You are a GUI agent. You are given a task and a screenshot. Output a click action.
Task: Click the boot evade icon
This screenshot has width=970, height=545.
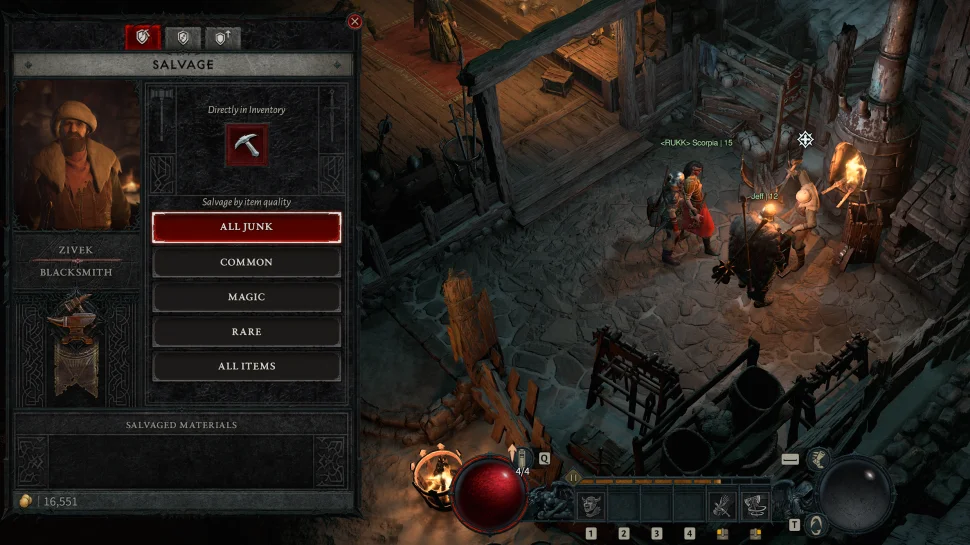[818, 459]
